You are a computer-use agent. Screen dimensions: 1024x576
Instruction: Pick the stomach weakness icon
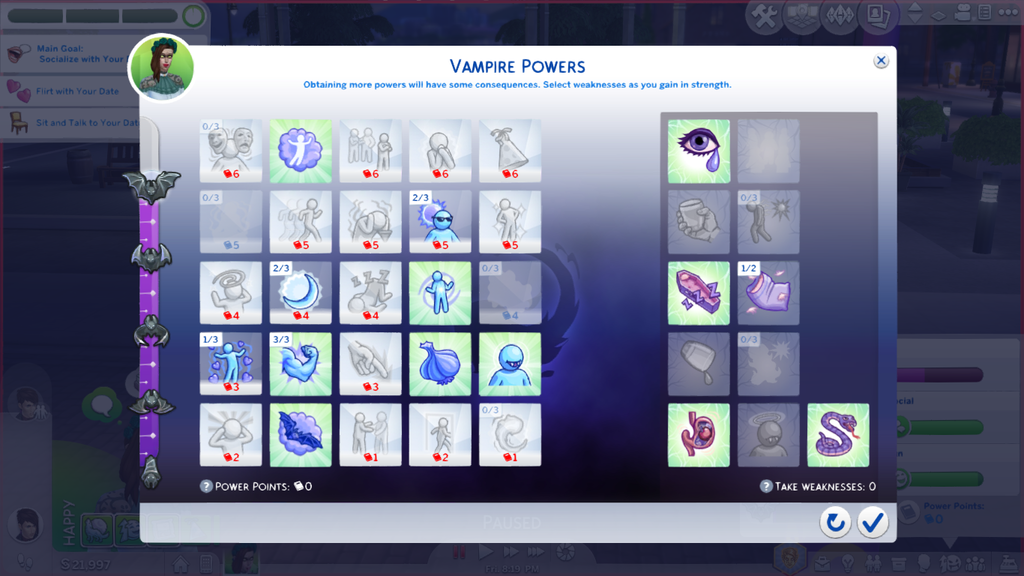(x=699, y=435)
